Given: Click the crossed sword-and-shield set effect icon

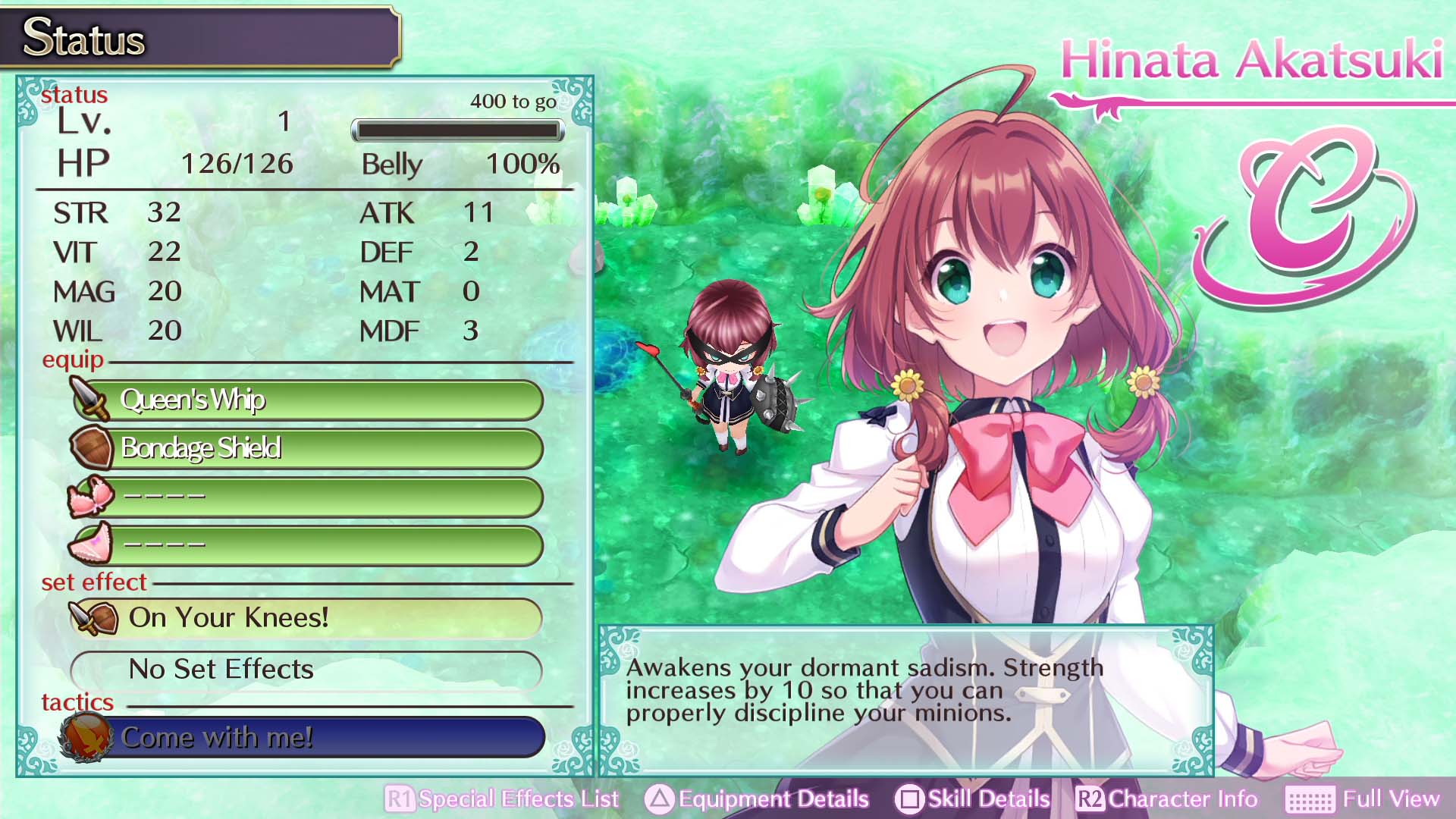Looking at the screenshot, I should coord(93,618).
